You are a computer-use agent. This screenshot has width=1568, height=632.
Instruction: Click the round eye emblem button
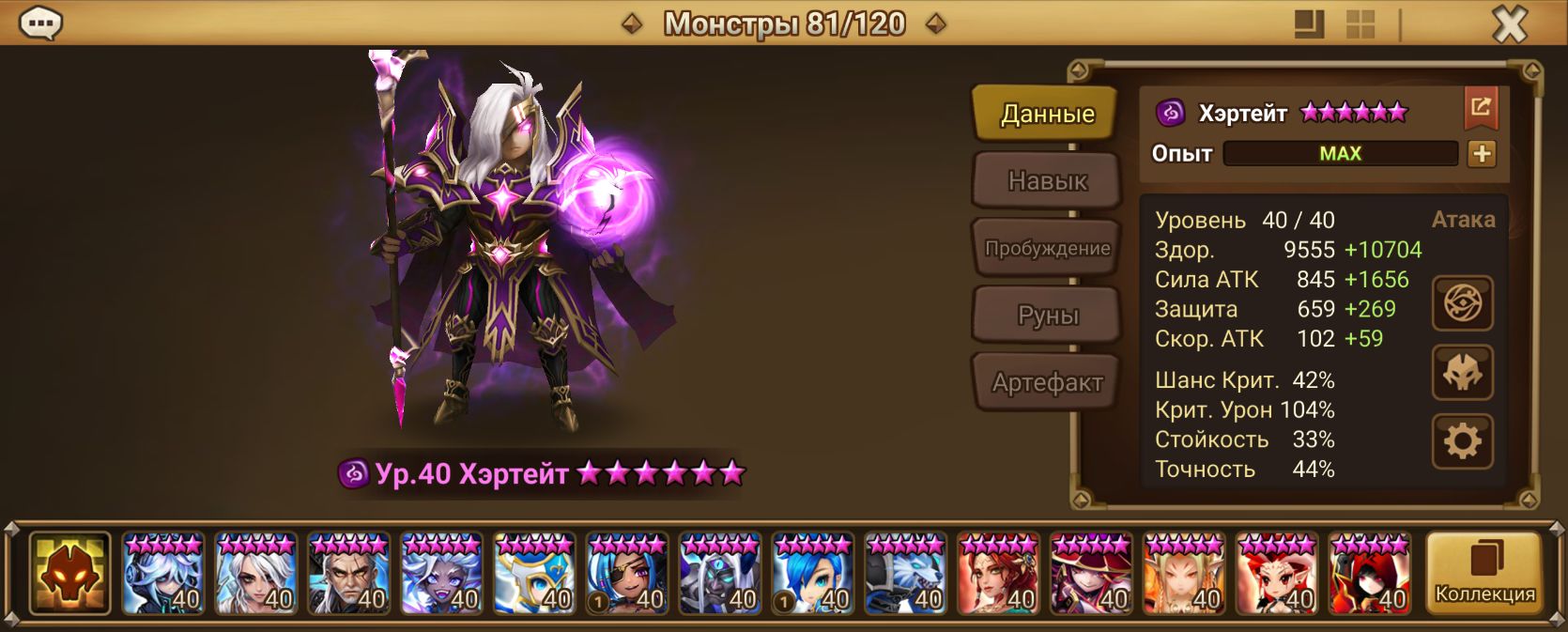point(1462,303)
